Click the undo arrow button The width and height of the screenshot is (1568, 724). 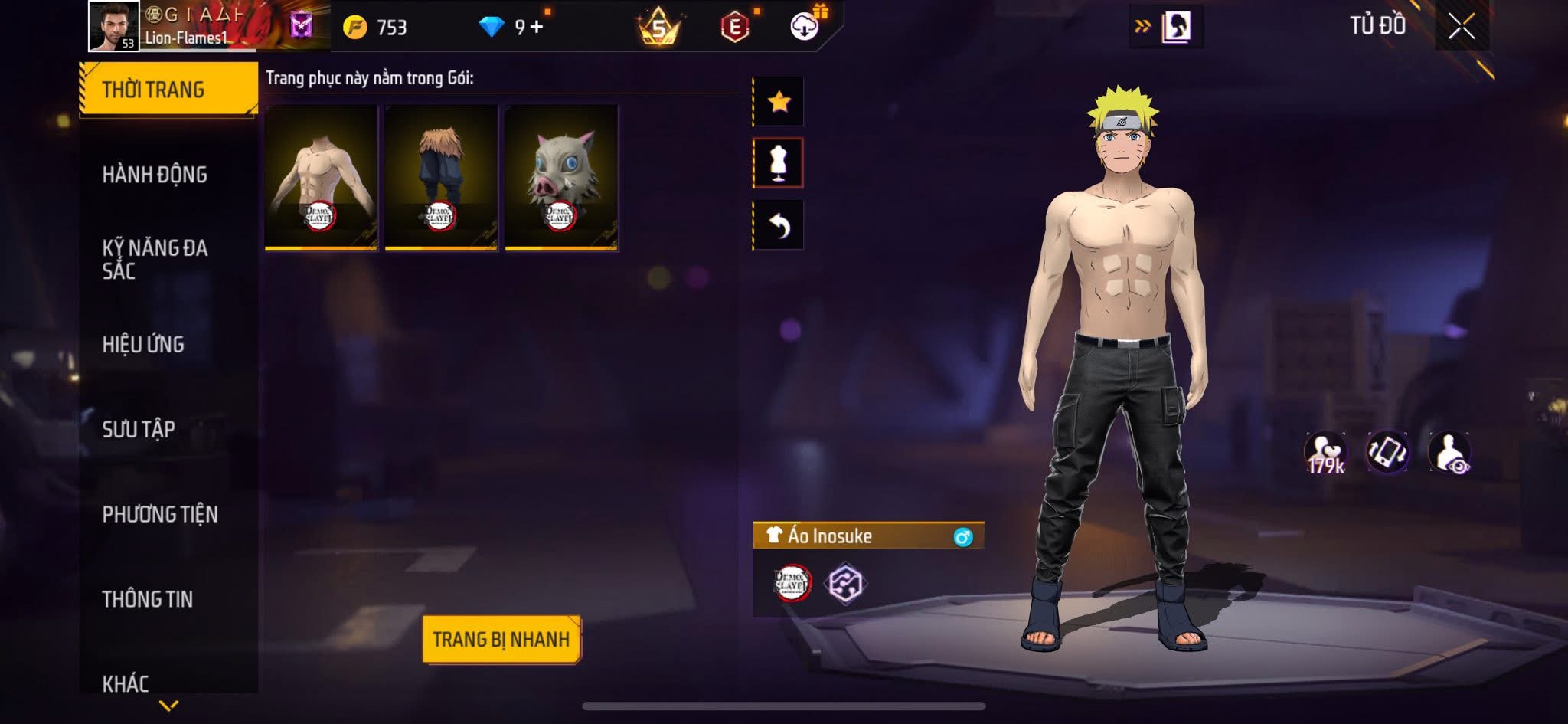[x=779, y=225]
